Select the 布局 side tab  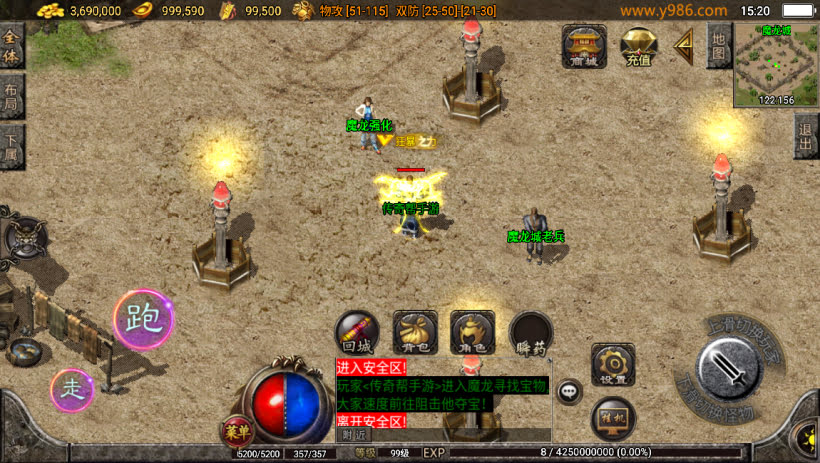pos(11,97)
